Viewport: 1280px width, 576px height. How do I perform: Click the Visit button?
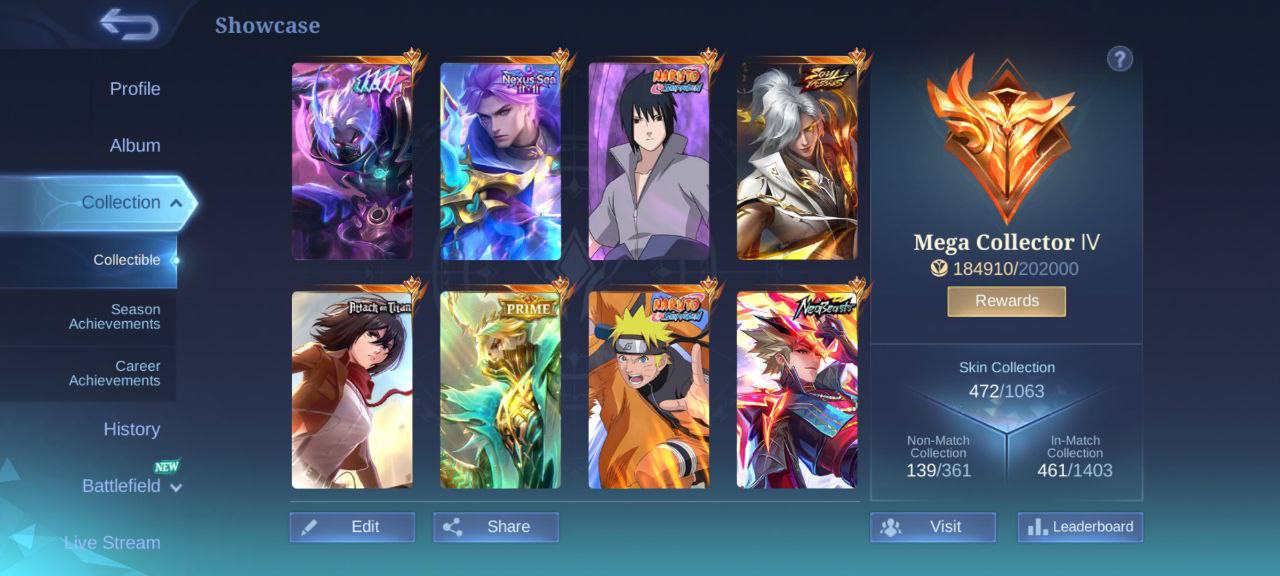[x=932, y=527]
